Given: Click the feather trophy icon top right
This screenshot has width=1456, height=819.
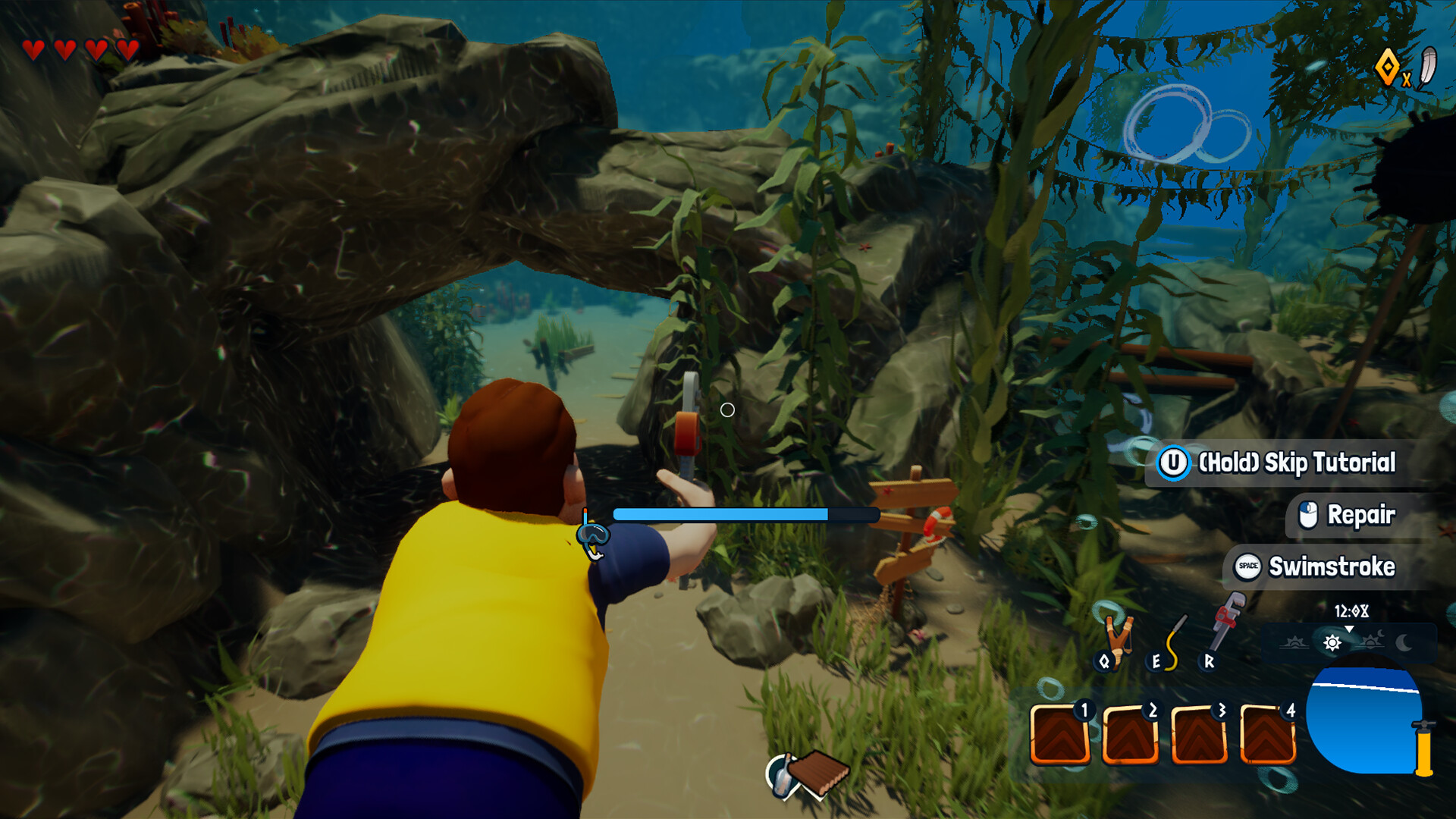Looking at the screenshot, I should (x=1429, y=65).
